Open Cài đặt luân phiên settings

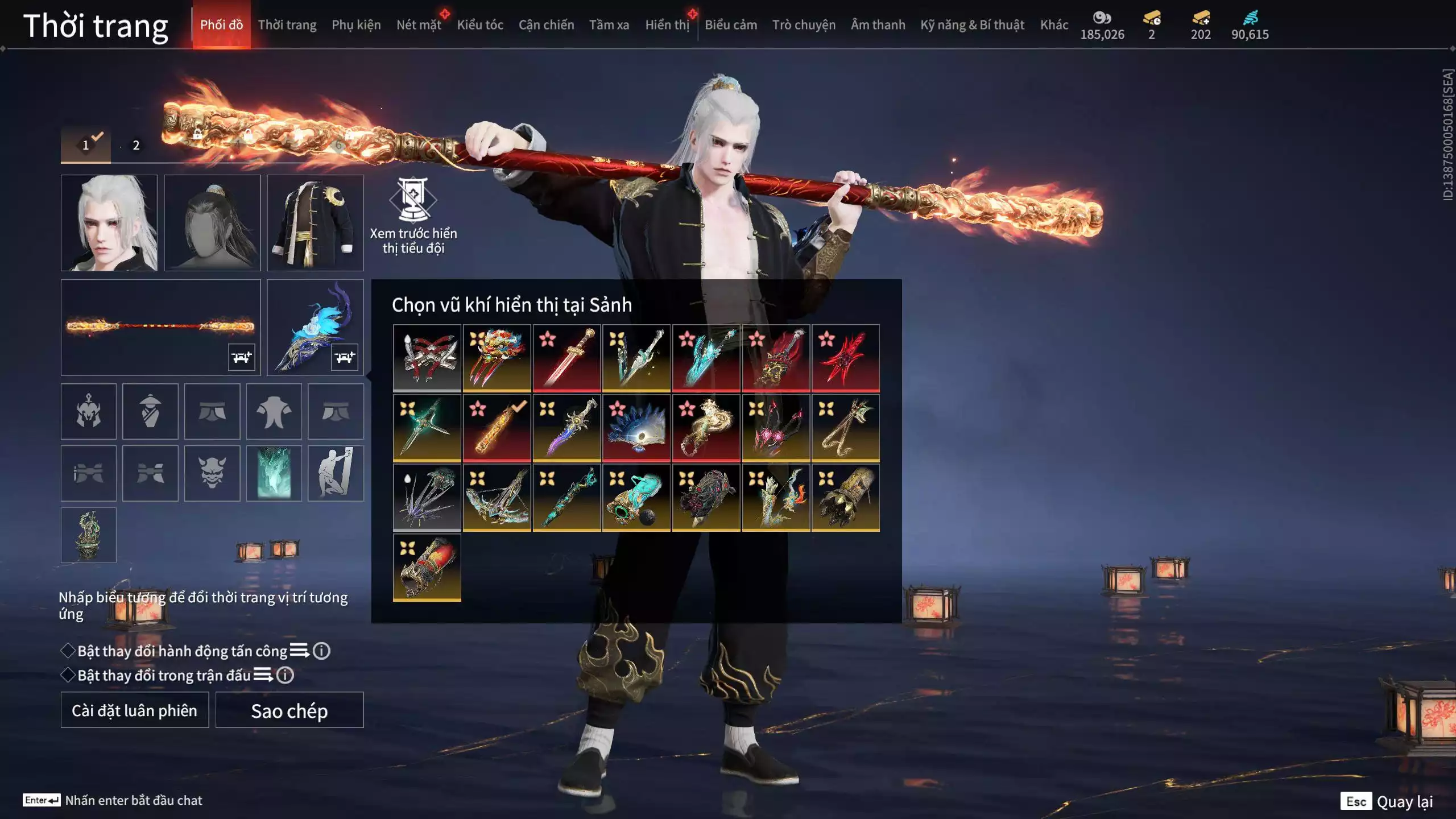(x=135, y=710)
